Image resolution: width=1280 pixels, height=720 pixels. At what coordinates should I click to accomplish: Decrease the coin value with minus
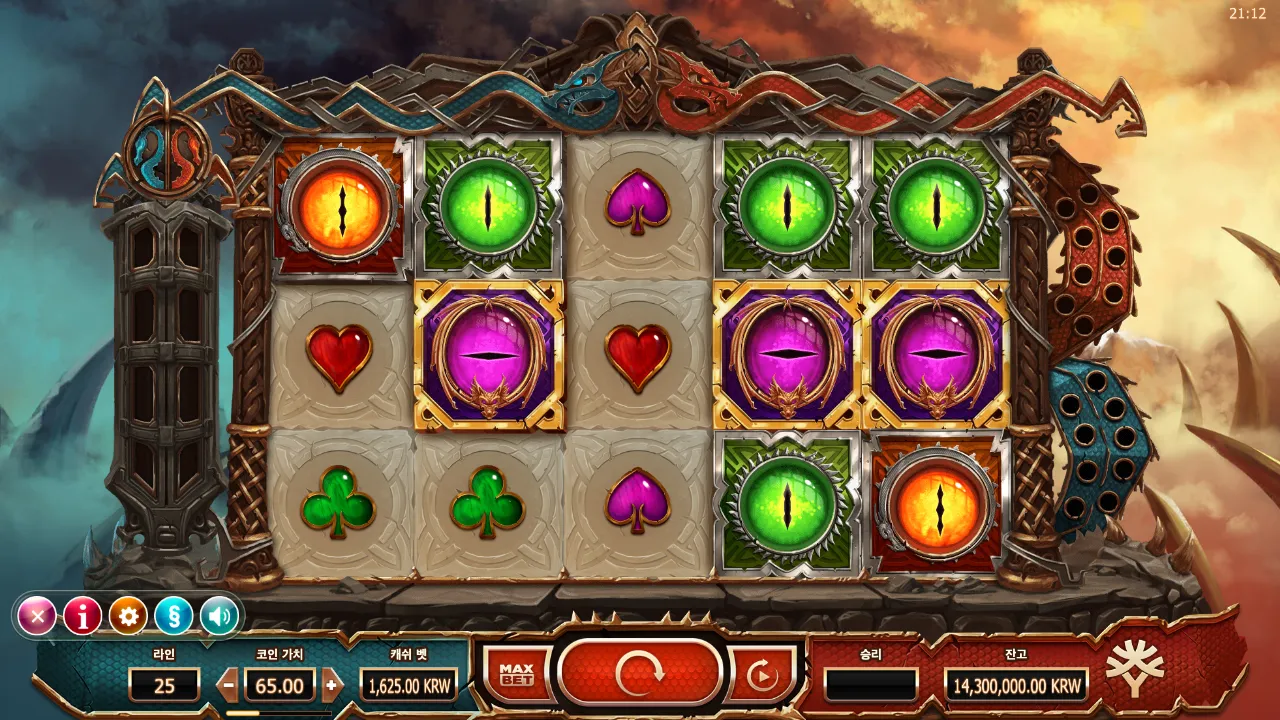click(x=229, y=686)
